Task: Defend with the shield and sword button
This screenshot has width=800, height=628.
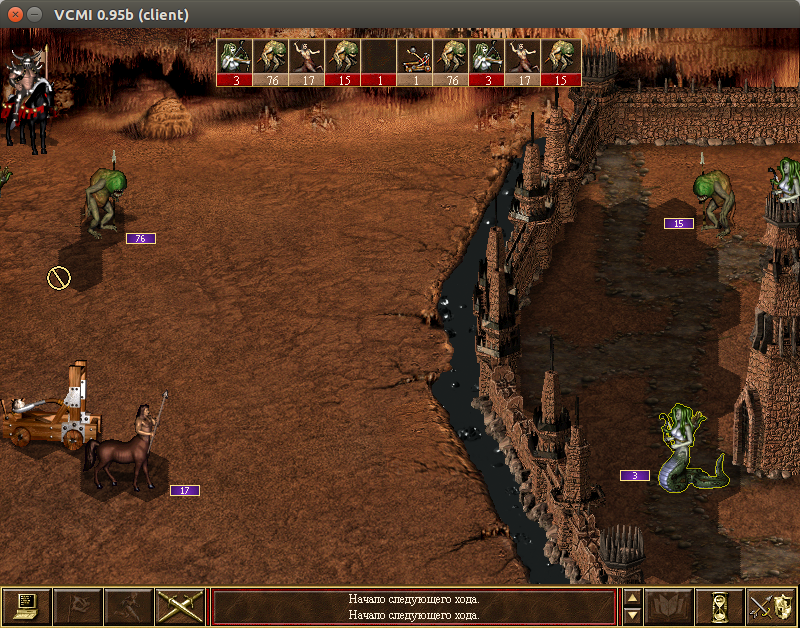Action: tap(771, 606)
